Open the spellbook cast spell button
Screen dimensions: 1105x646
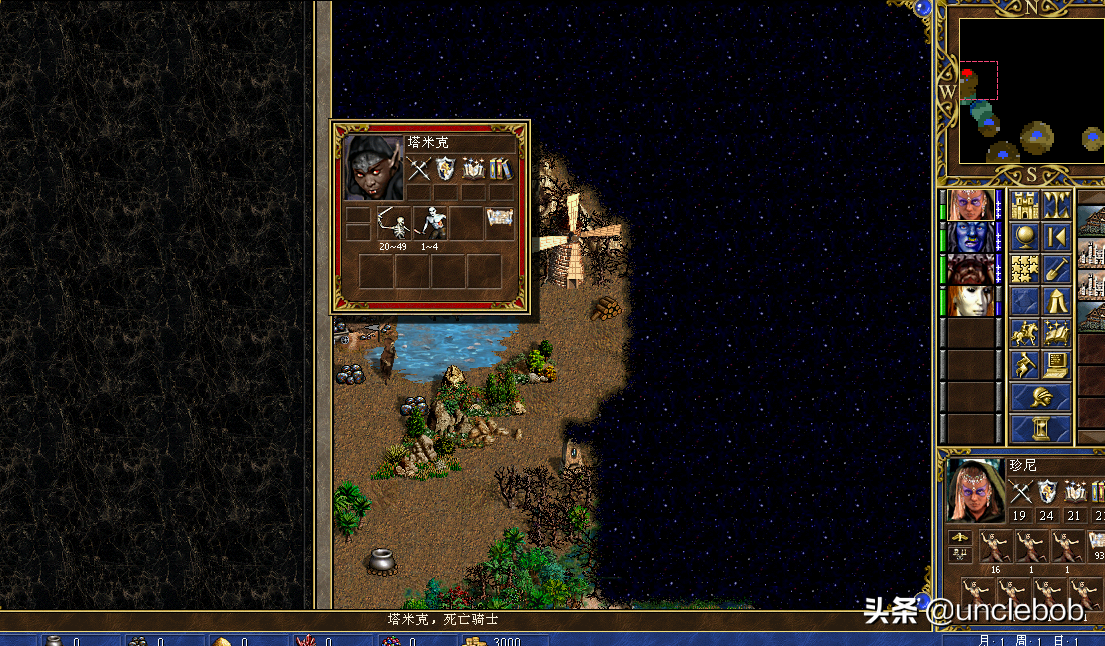pos(1056,333)
